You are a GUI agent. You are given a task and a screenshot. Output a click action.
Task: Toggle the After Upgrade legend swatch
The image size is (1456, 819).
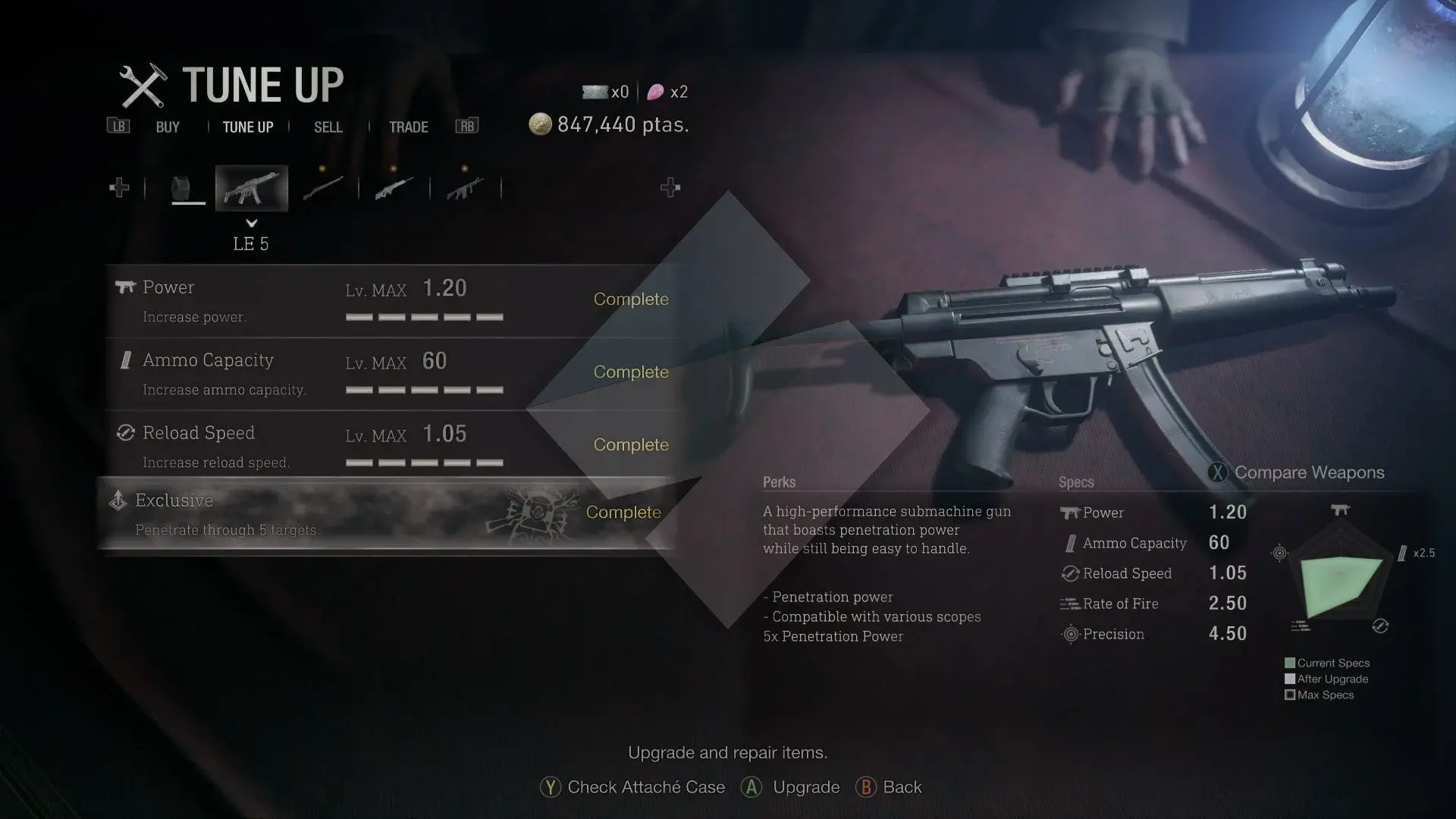coord(1289,679)
